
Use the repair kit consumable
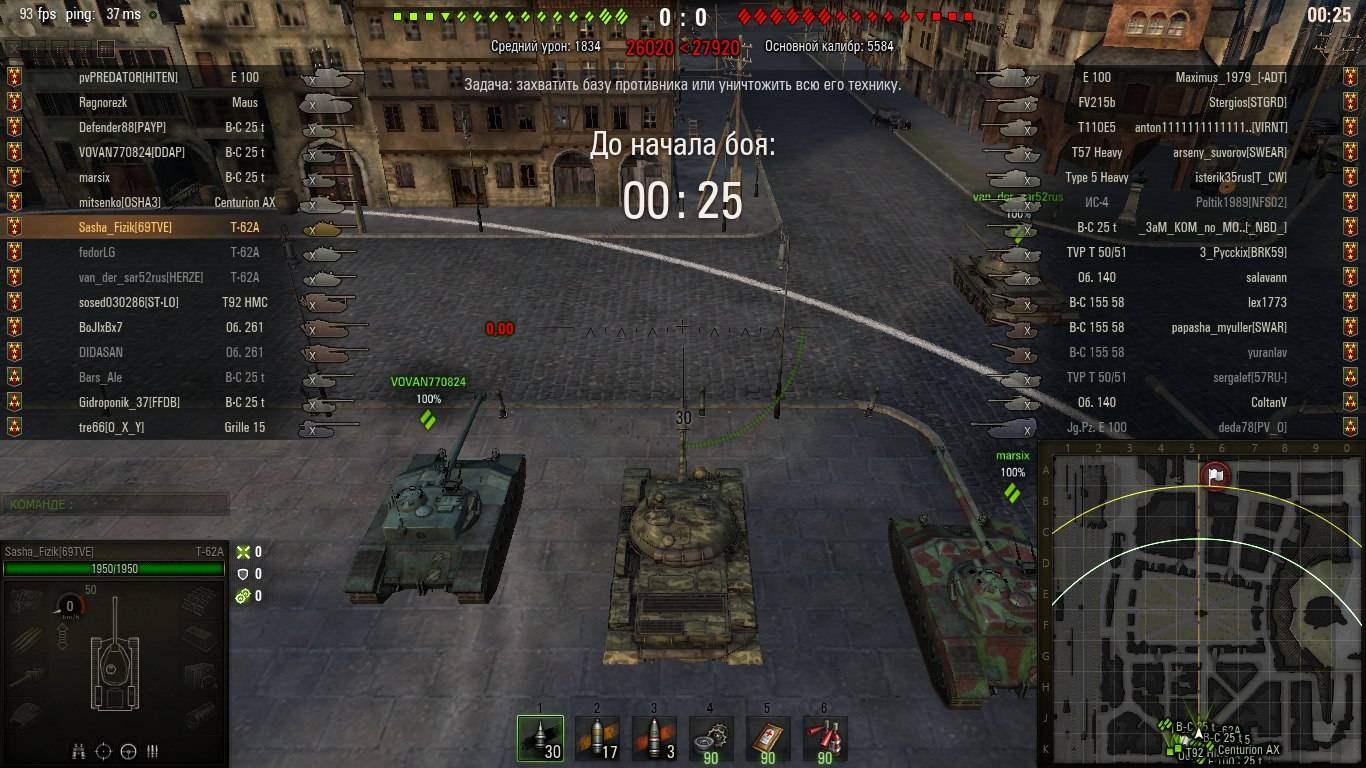711,739
